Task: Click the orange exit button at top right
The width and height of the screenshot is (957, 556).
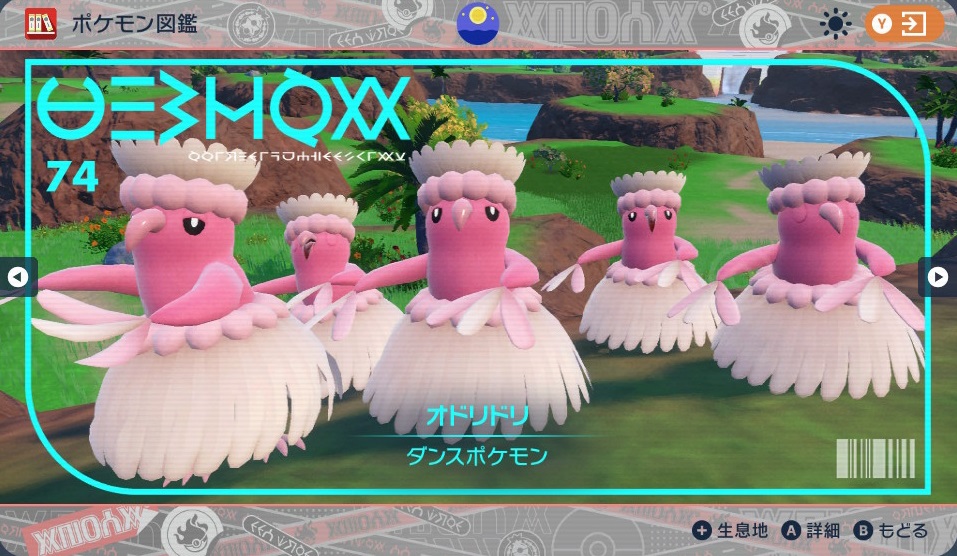Action: (x=904, y=23)
